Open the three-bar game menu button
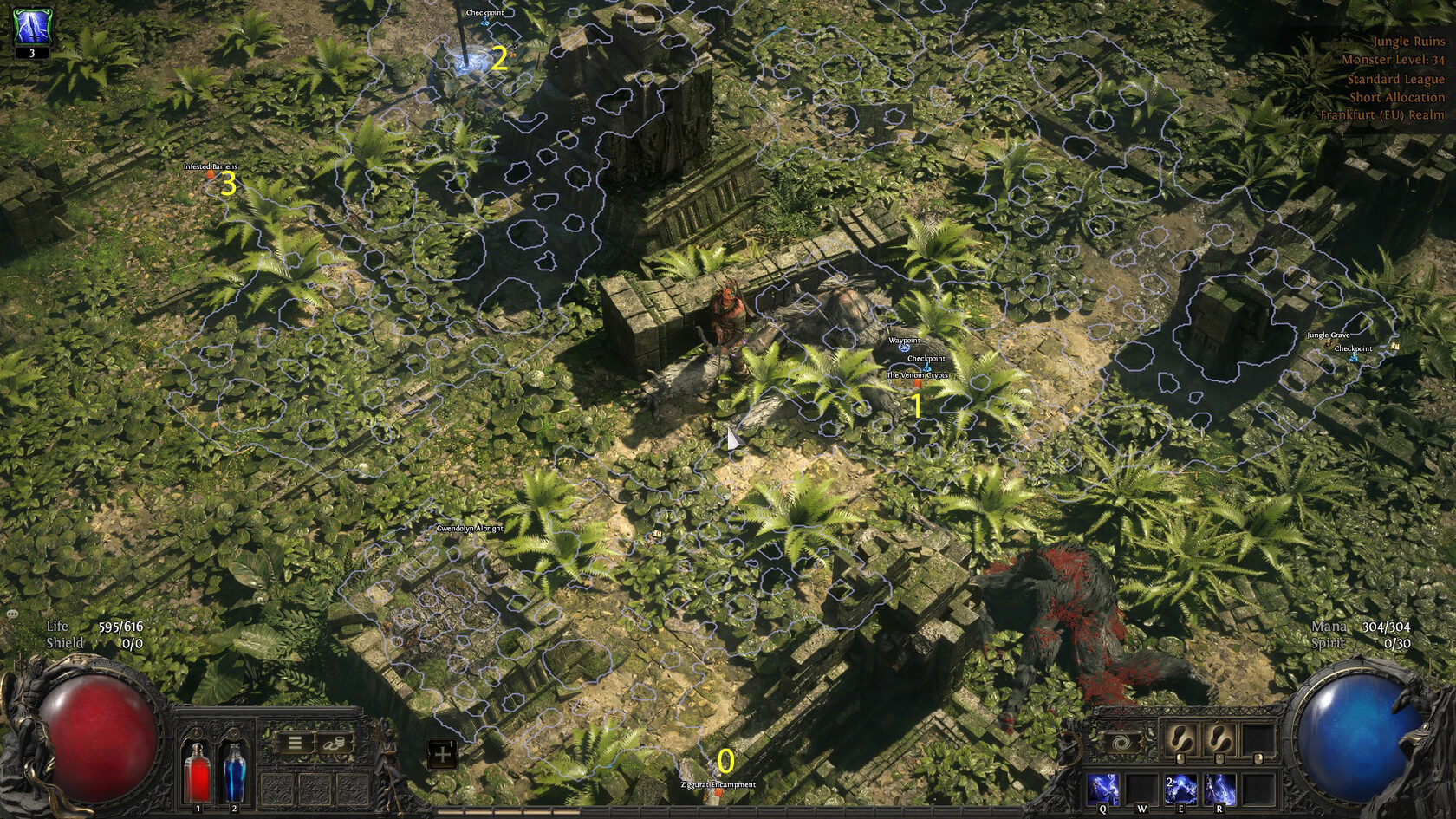Image resolution: width=1456 pixels, height=819 pixels. [295, 743]
